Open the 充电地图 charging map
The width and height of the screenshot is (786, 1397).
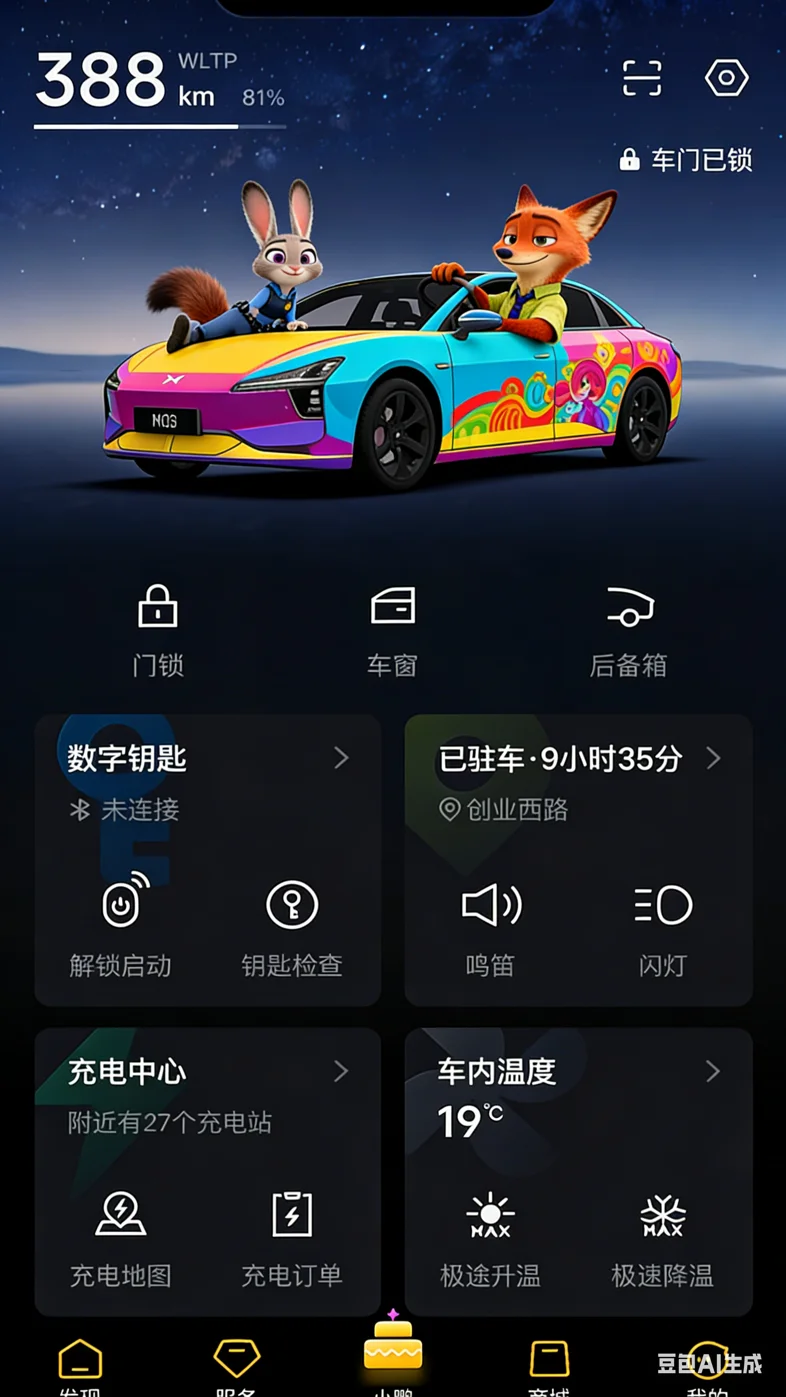pyautogui.click(x=121, y=1236)
